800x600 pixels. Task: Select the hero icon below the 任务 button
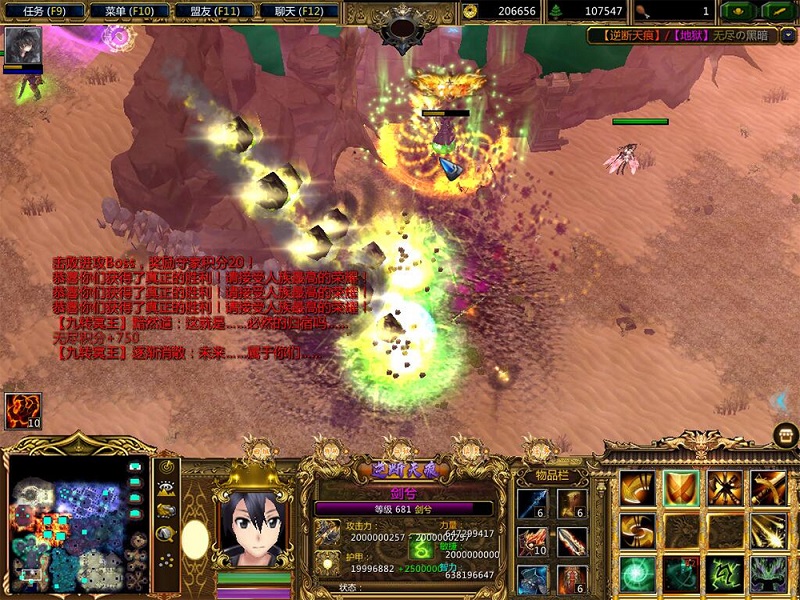(22, 46)
